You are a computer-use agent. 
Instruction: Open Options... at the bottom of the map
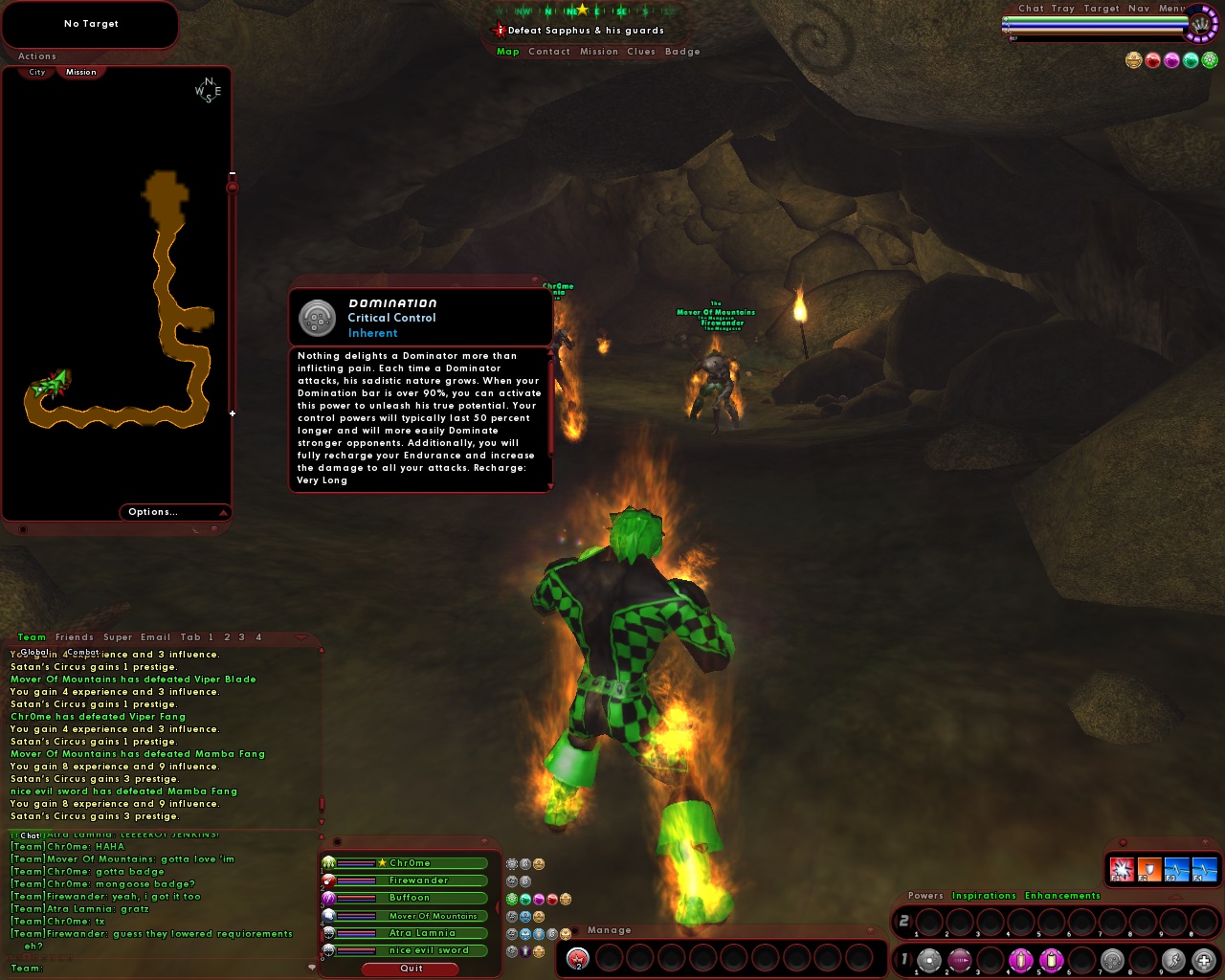[152, 511]
